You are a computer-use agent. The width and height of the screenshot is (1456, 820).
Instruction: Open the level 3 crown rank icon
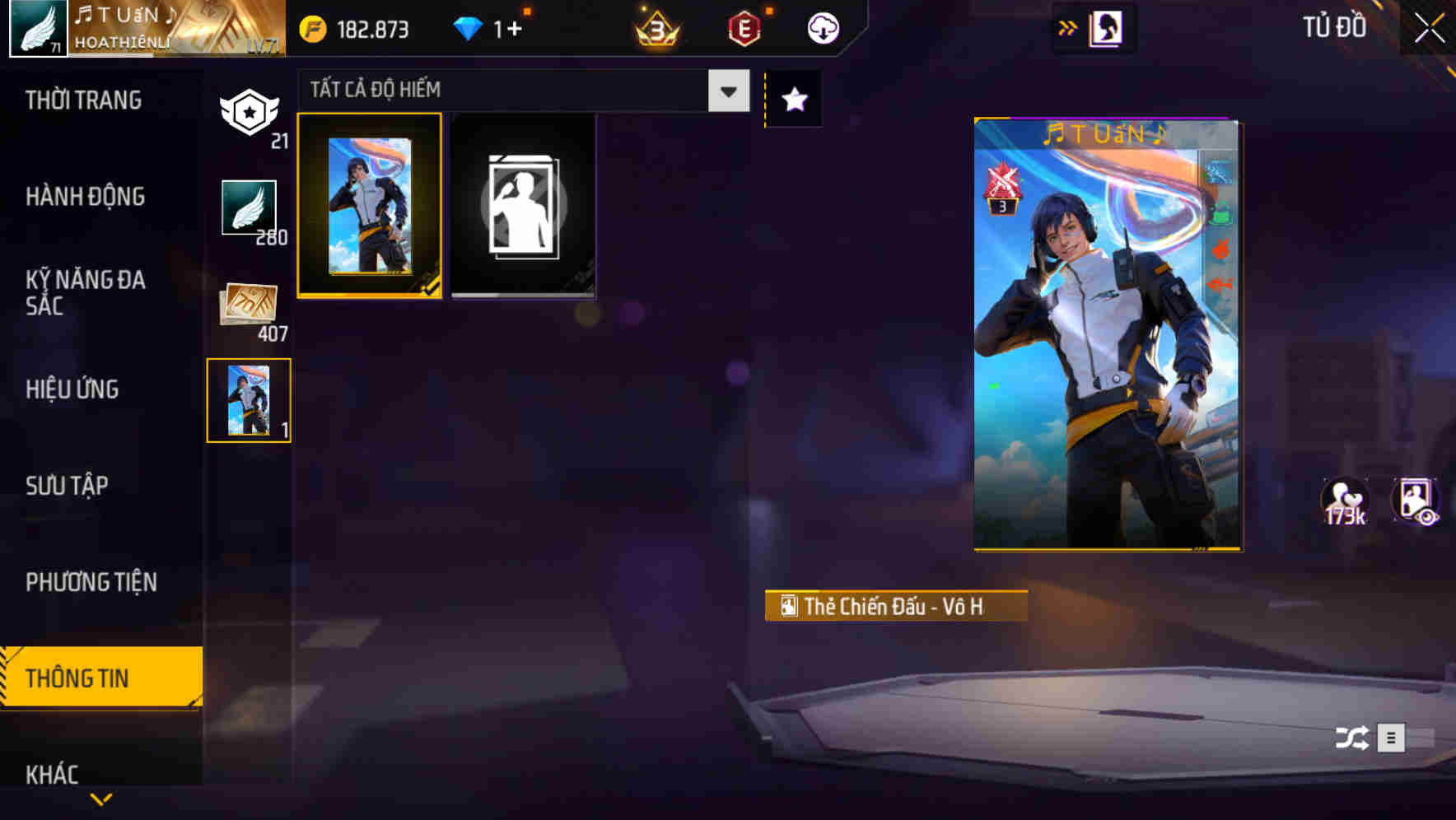[655, 29]
